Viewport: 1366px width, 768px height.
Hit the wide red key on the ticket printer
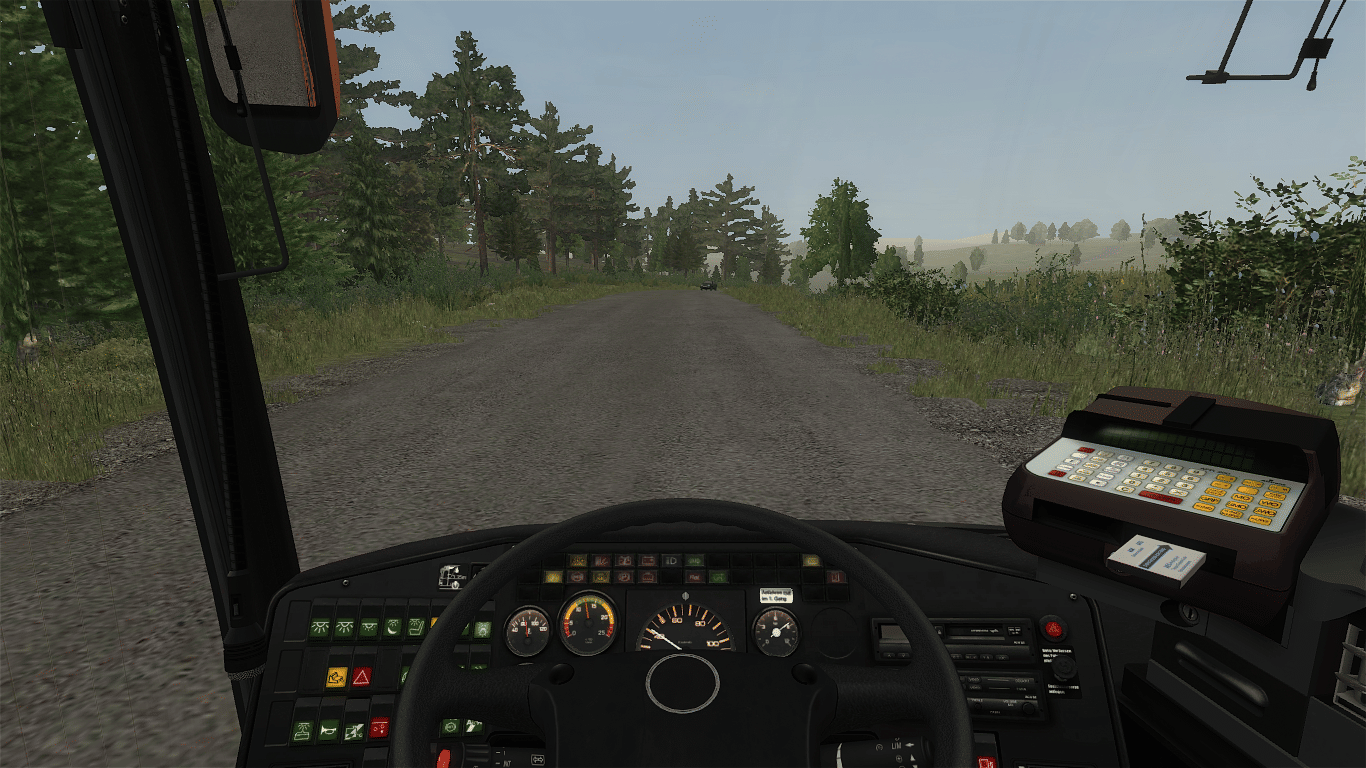pos(1160,497)
